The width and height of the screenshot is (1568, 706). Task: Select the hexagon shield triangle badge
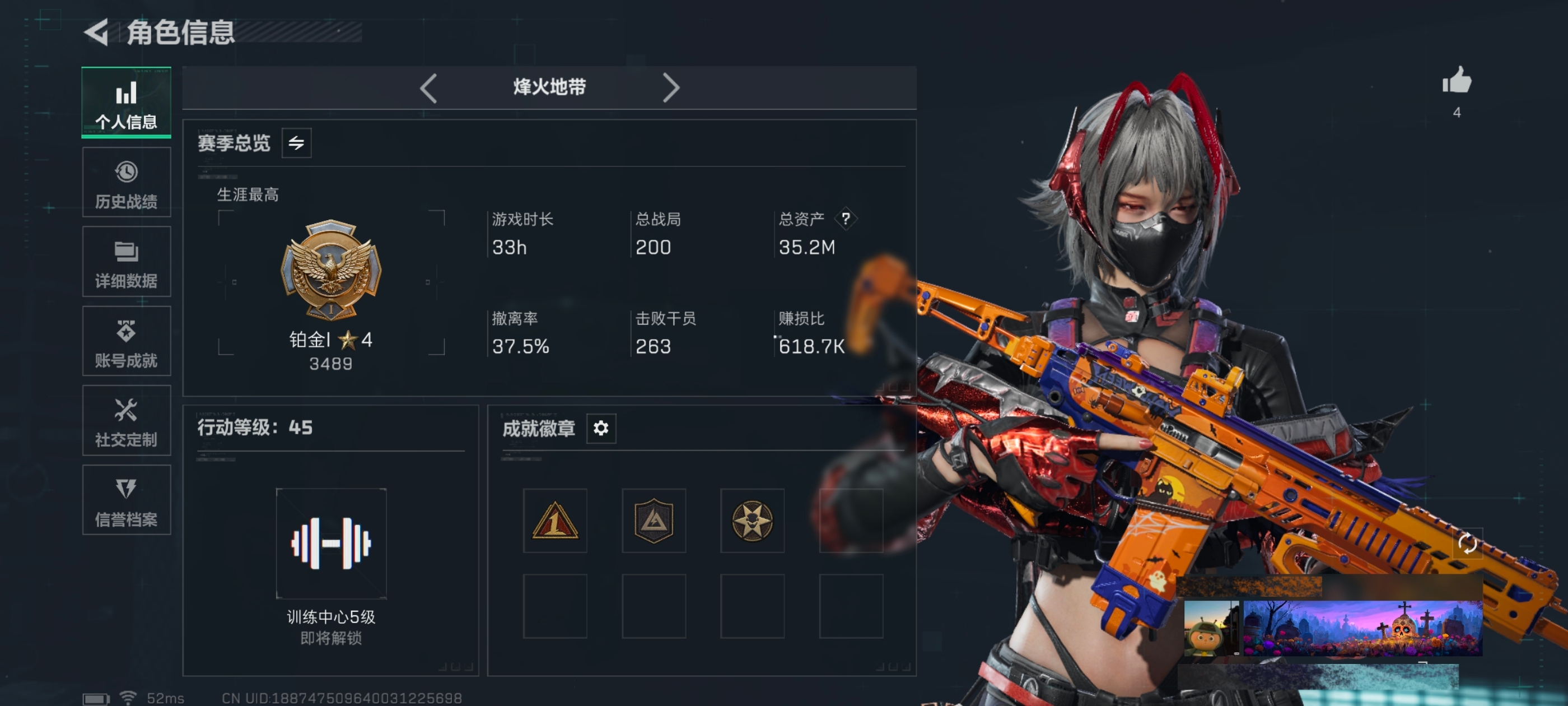654,521
